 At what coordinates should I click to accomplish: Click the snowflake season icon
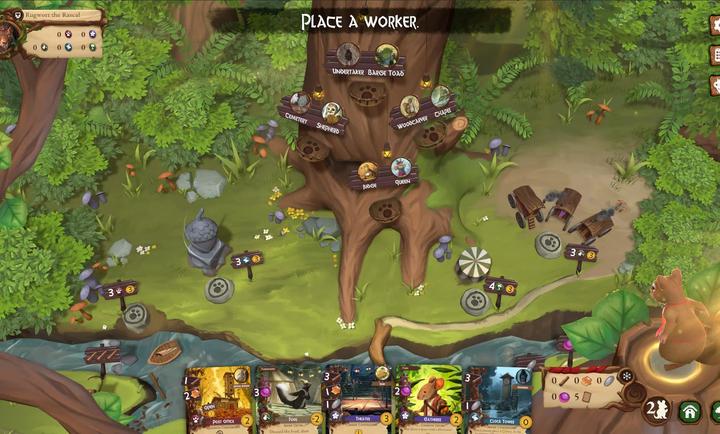[627, 376]
